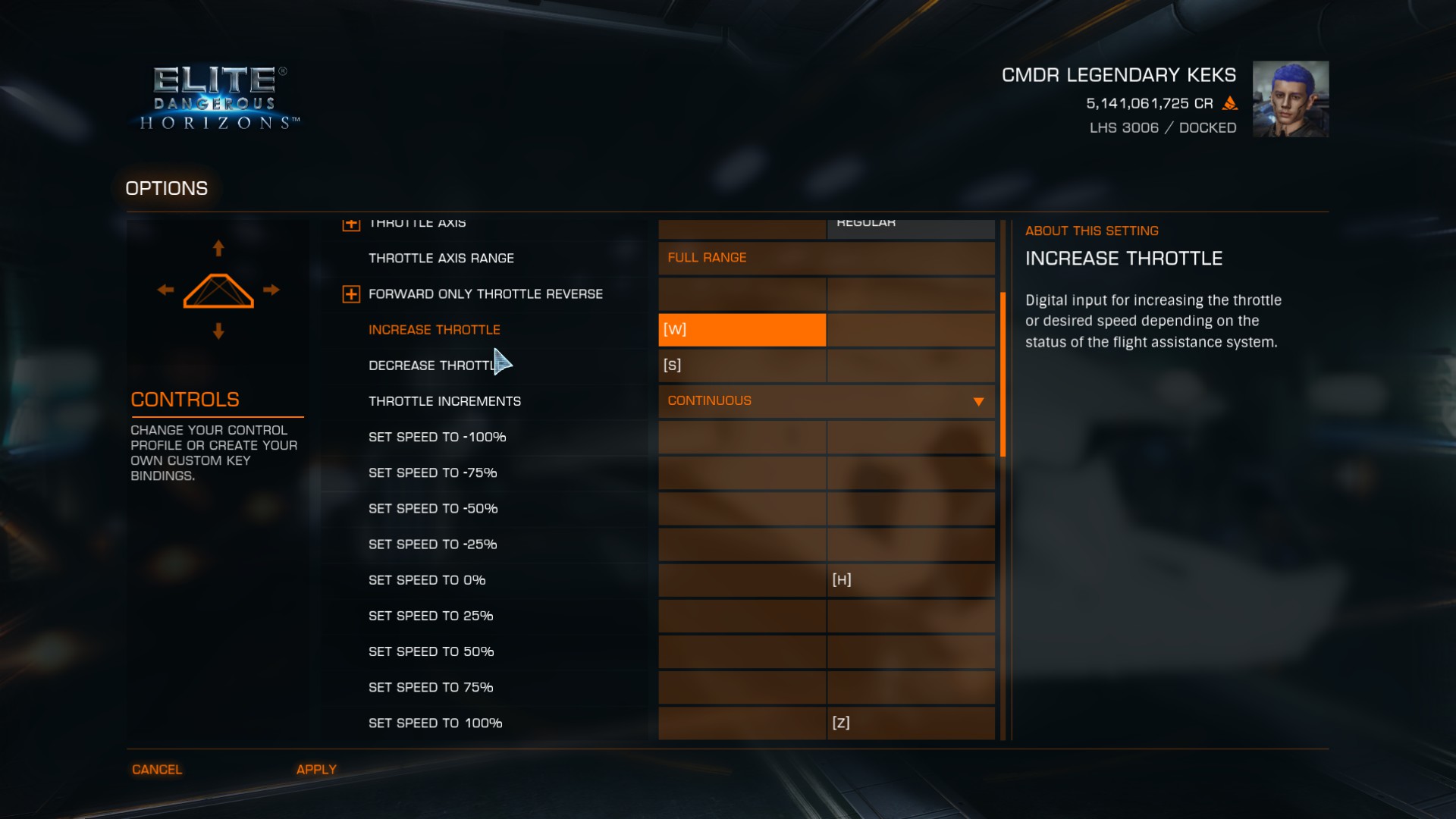This screenshot has height=819, width=1456.
Task: Apply the control bindings
Action: tap(316, 770)
